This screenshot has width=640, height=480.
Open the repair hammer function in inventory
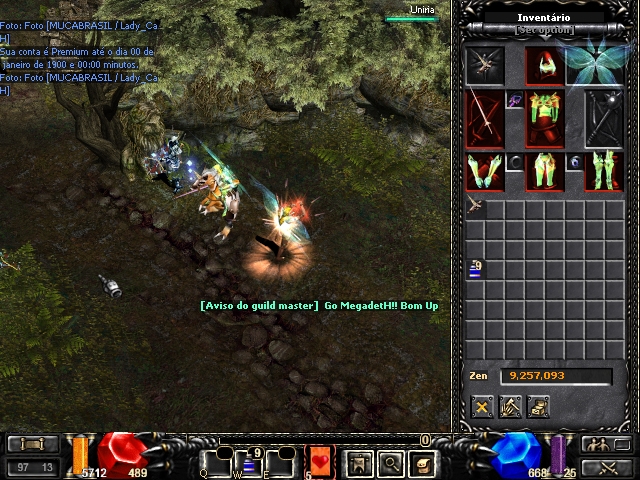pos(511,406)
